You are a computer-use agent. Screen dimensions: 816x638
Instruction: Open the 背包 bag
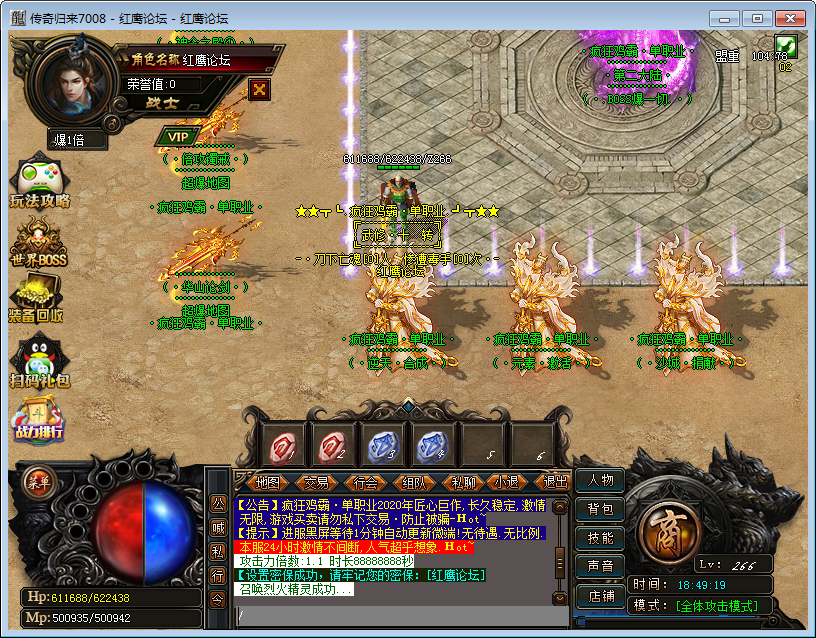click(x=600, y=510)
